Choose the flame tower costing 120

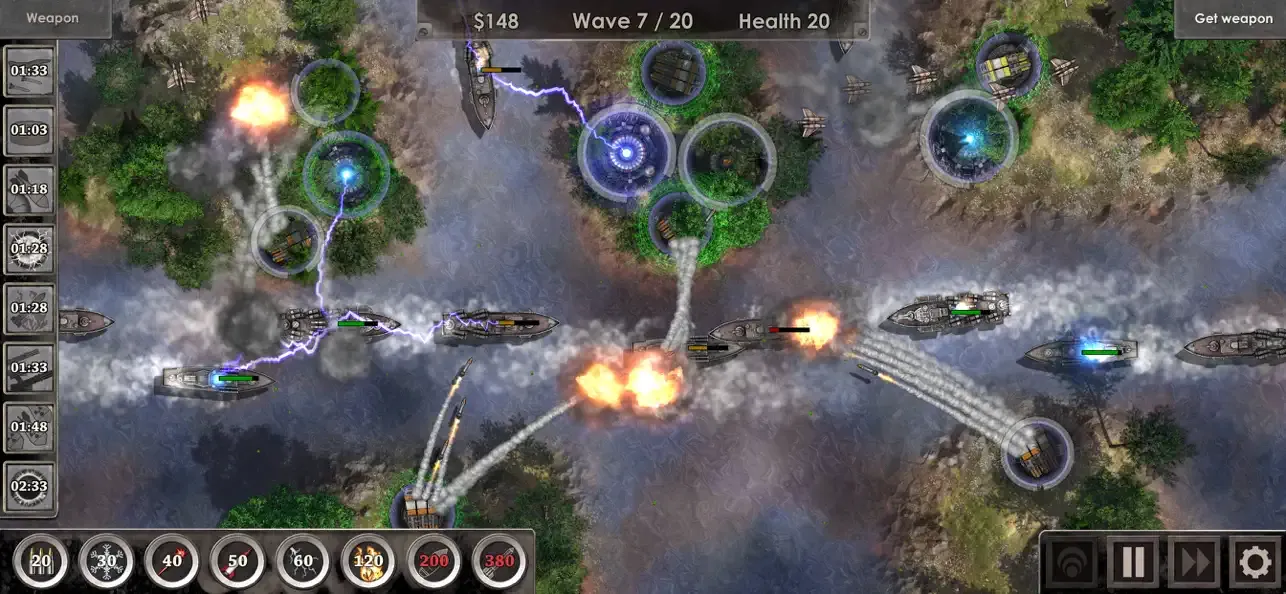point(368,562)
